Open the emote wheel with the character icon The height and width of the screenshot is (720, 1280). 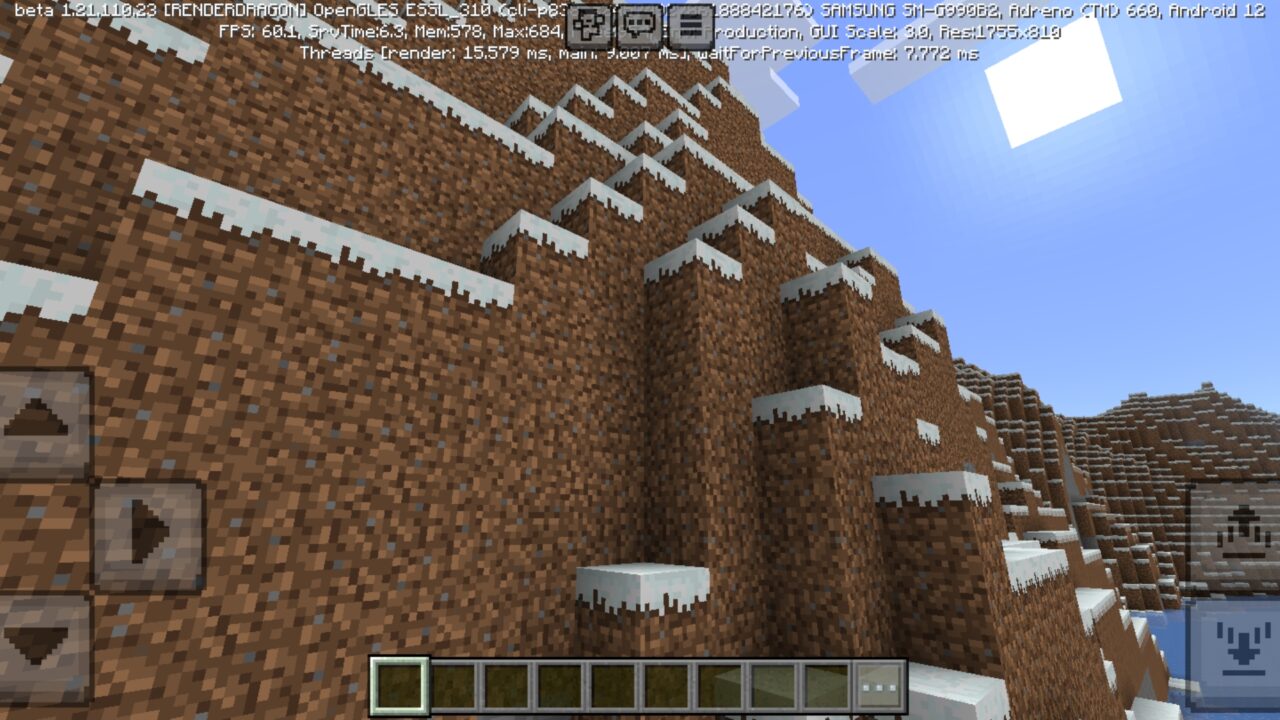[588, 21]
